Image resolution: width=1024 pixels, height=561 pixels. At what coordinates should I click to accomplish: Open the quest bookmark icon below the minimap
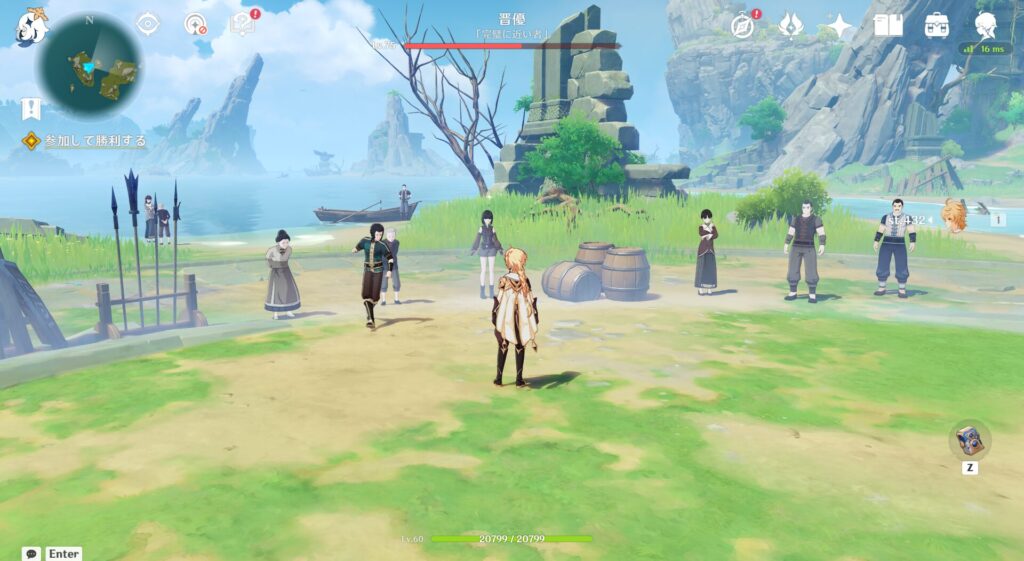click(x=31, y=108)
